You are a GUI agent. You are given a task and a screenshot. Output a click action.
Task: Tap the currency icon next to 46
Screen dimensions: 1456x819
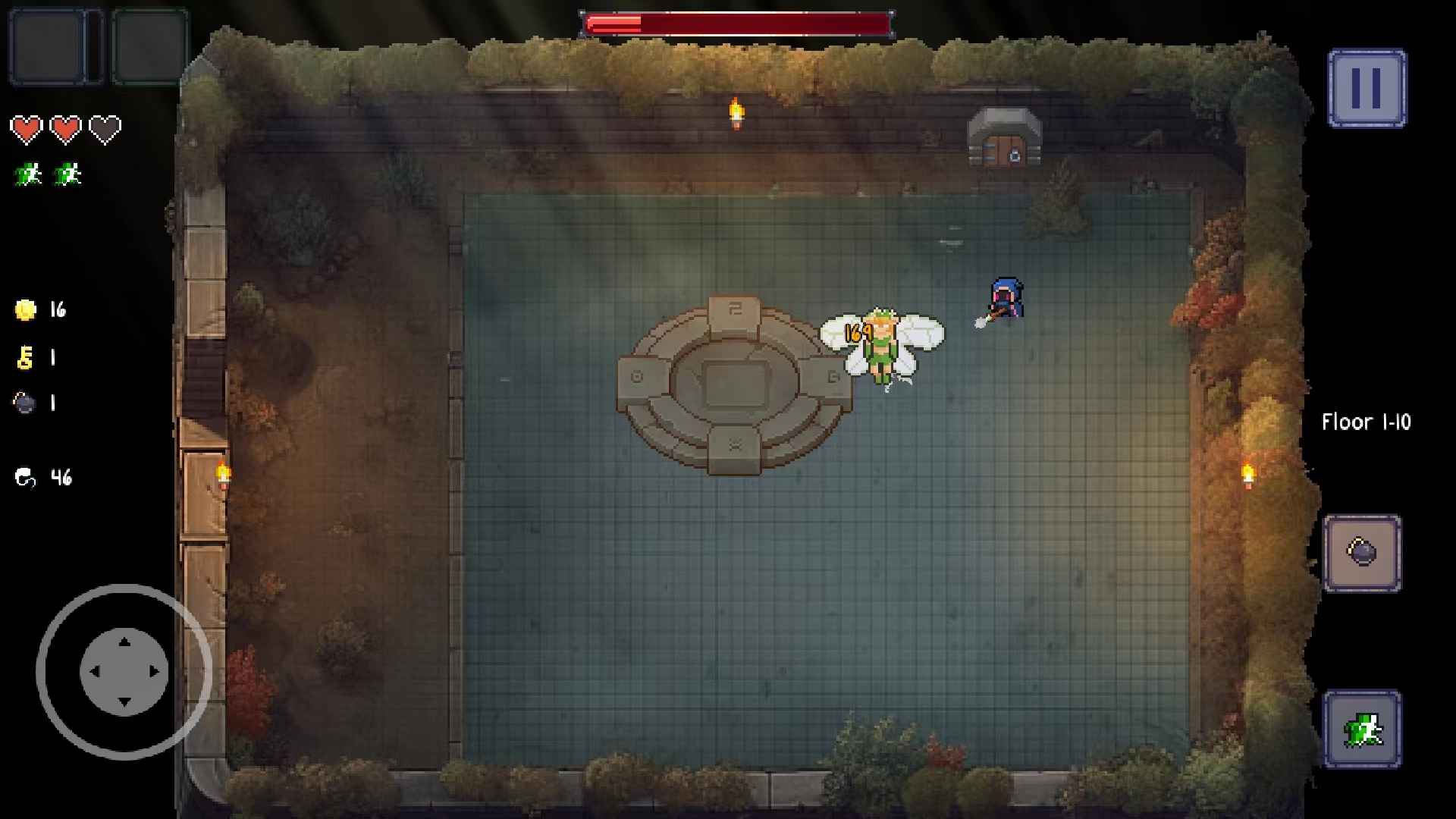25,478
